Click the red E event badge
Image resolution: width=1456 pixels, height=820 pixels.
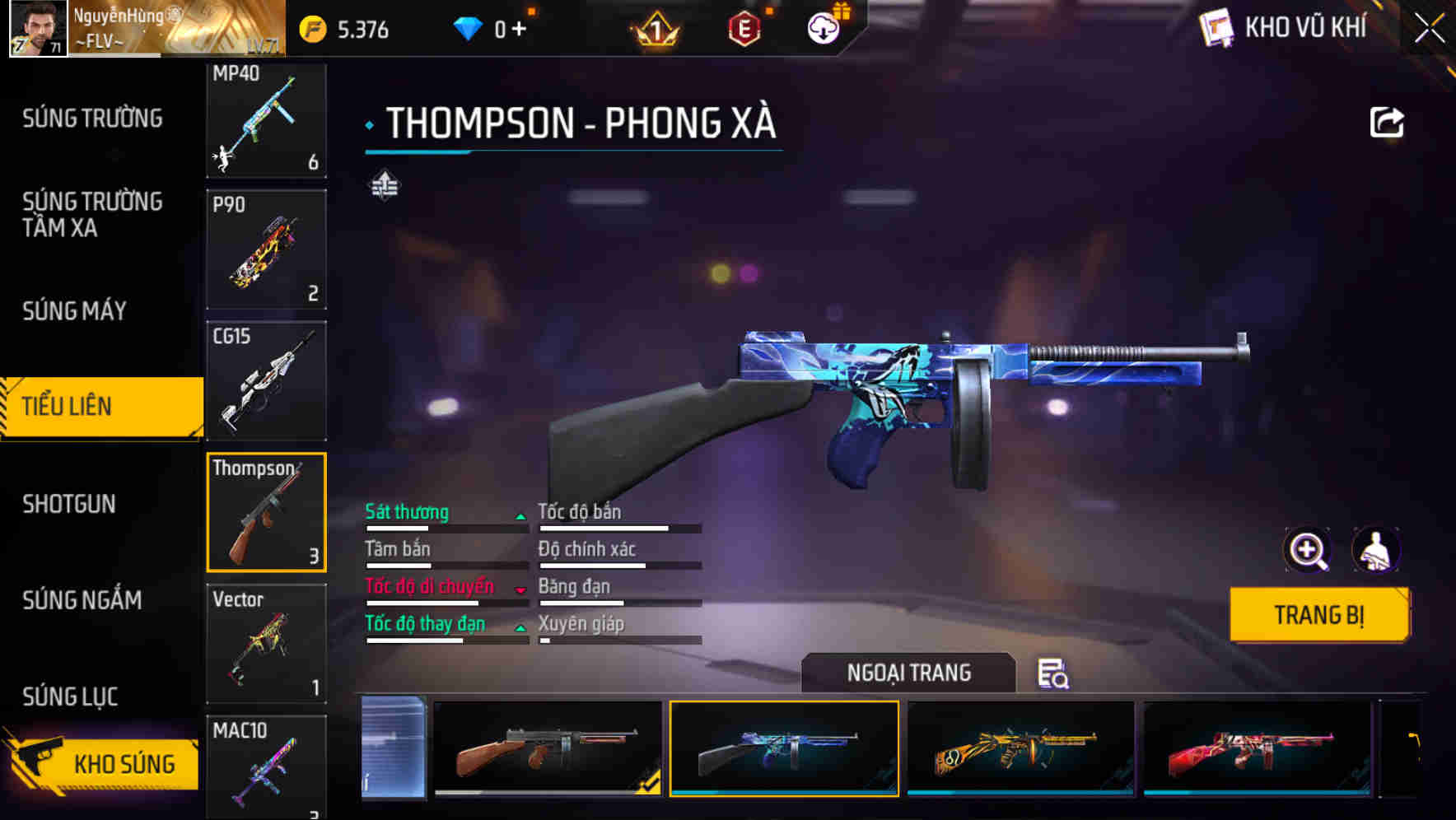(x=743, y=26)
